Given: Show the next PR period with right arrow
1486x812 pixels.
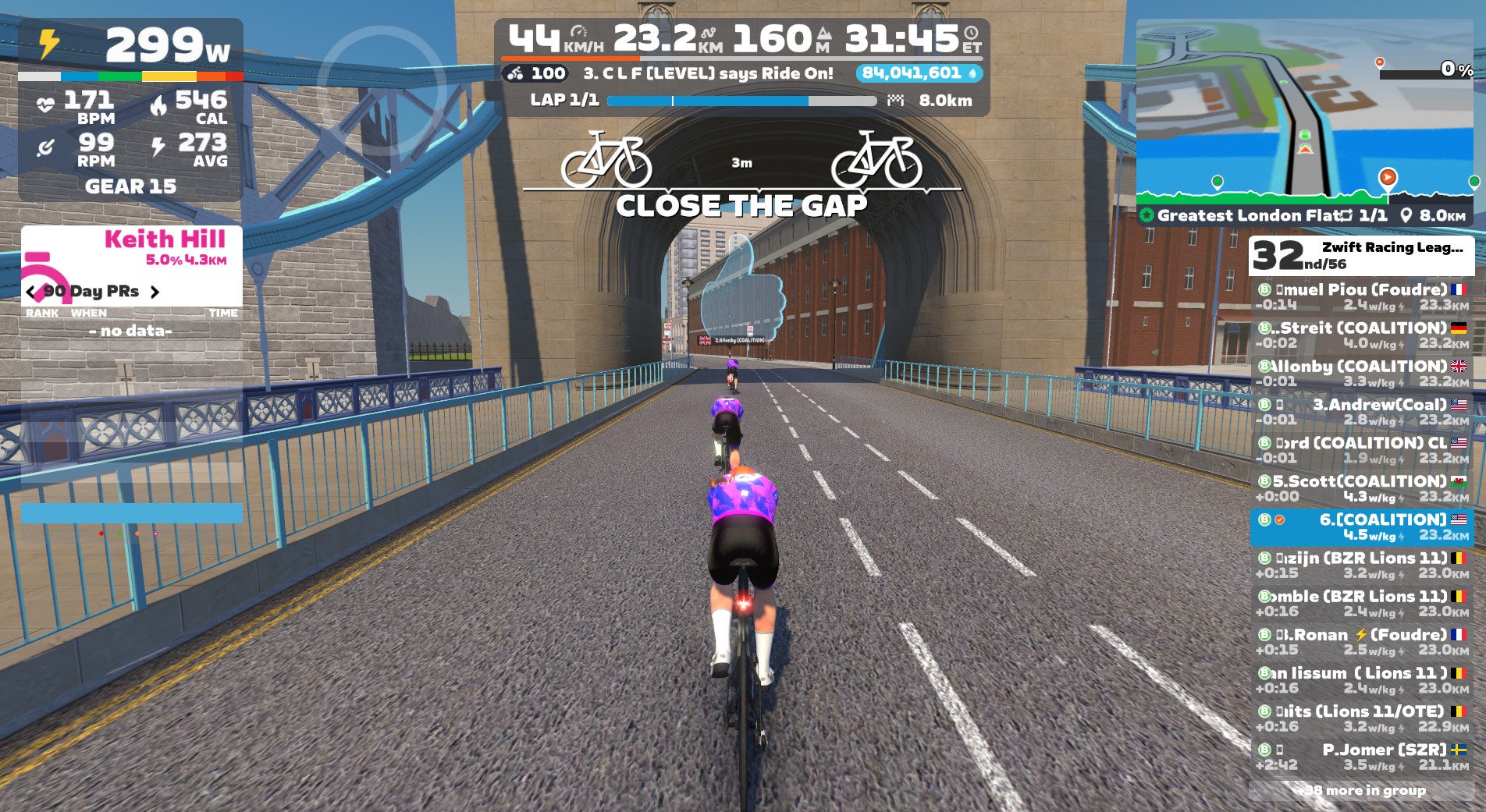Looking at the screenshot, I should click(155, 292).
